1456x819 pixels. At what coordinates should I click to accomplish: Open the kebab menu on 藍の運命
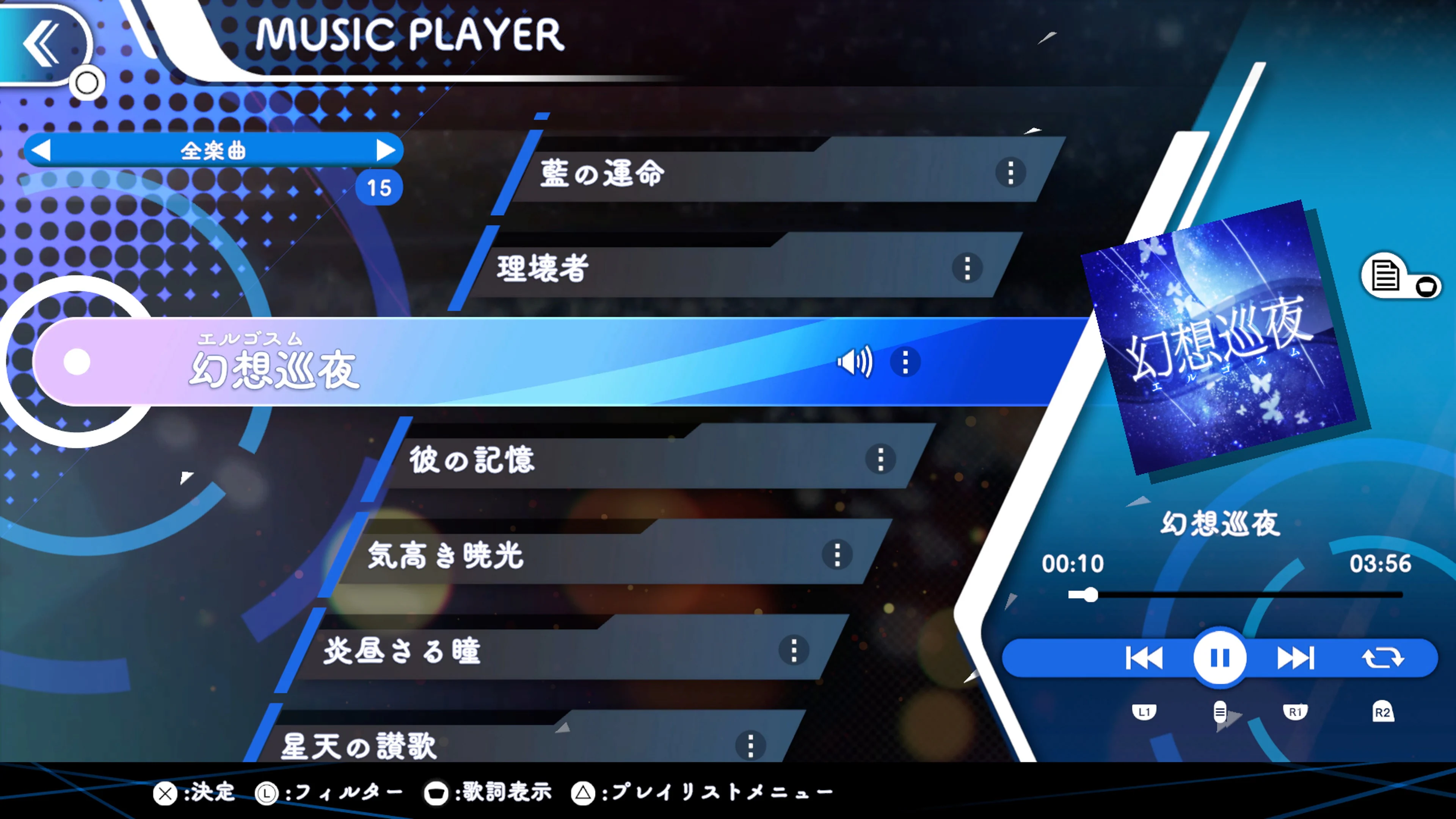pos(1012,173)
